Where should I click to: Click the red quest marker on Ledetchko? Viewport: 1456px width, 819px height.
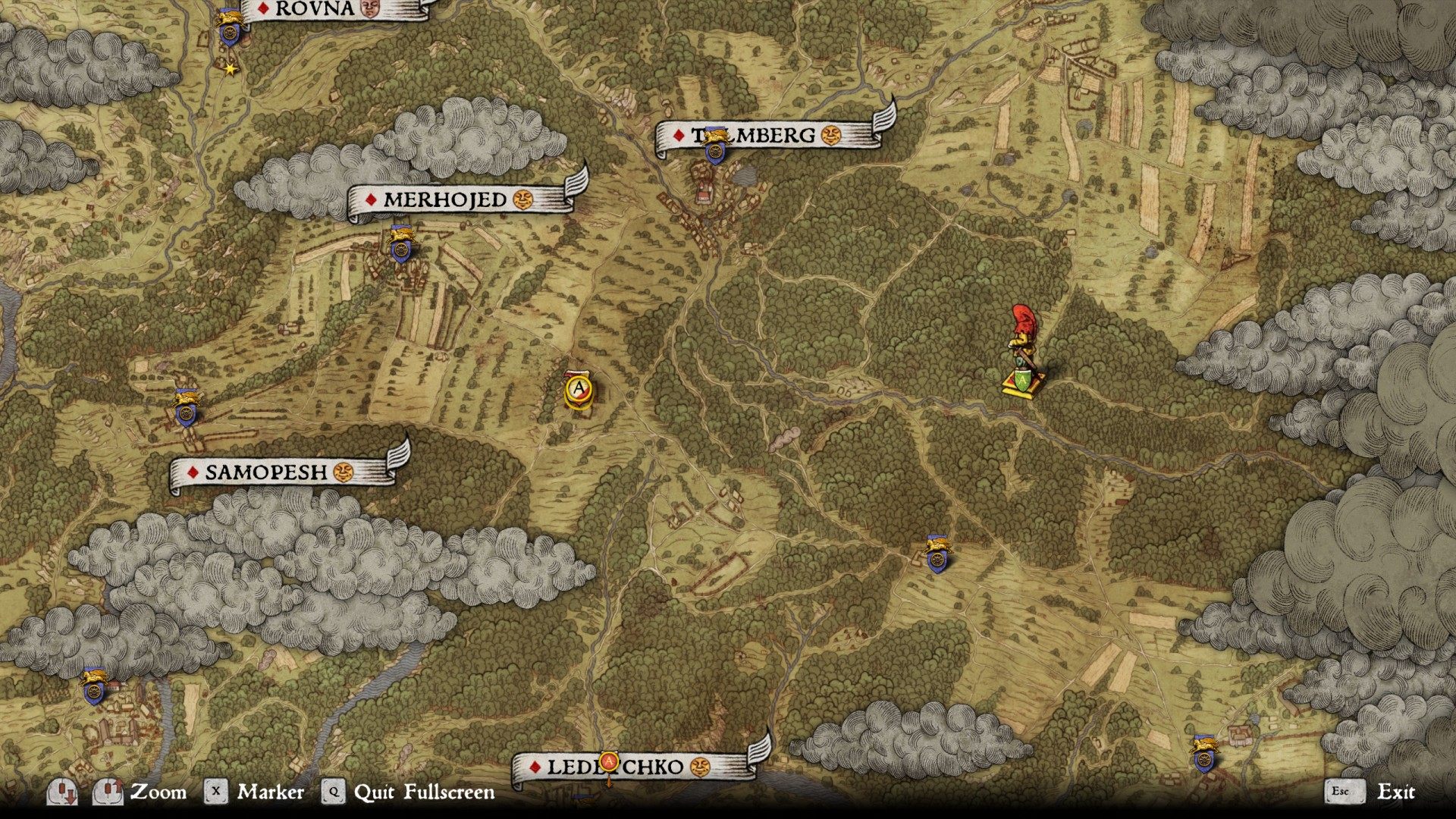608,761
